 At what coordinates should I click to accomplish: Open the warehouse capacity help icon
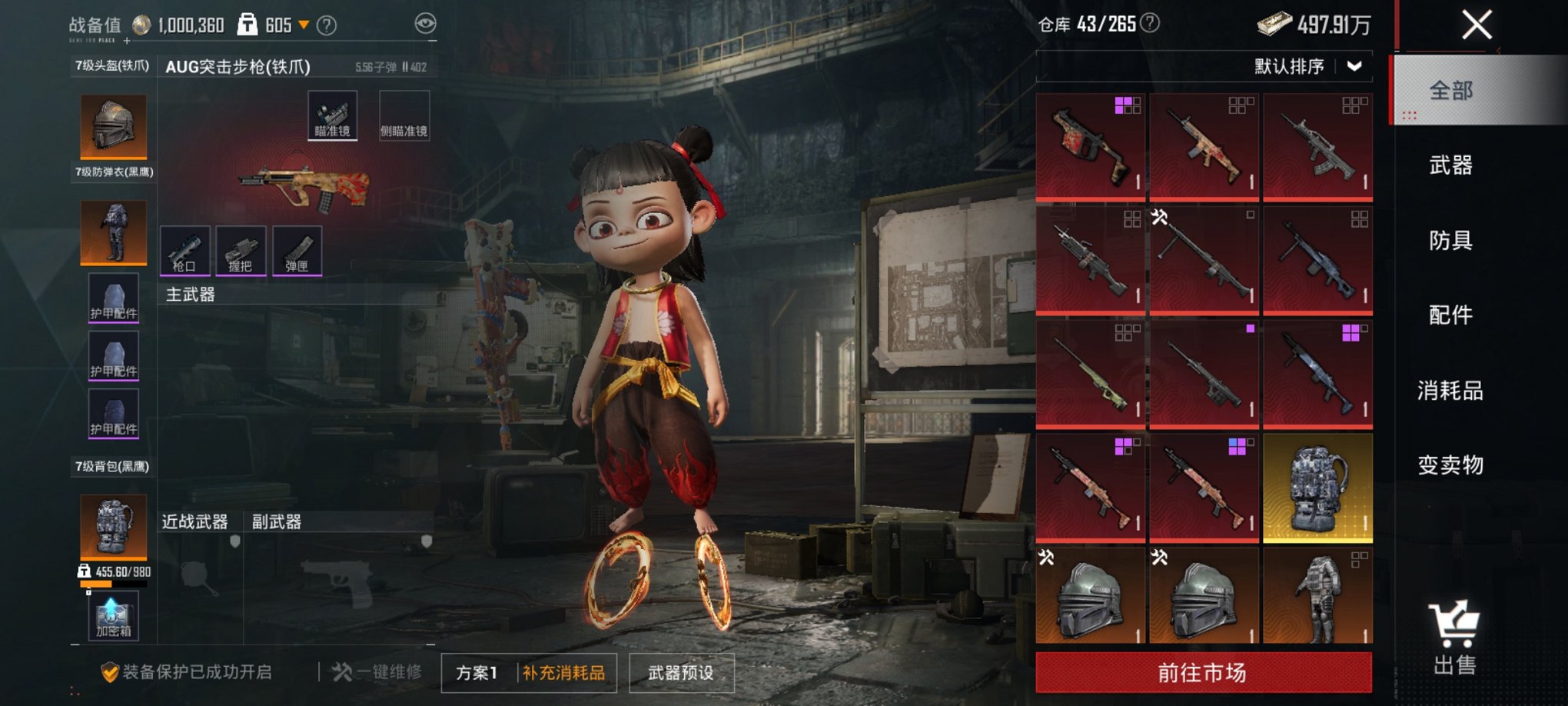click(1150, 23)
